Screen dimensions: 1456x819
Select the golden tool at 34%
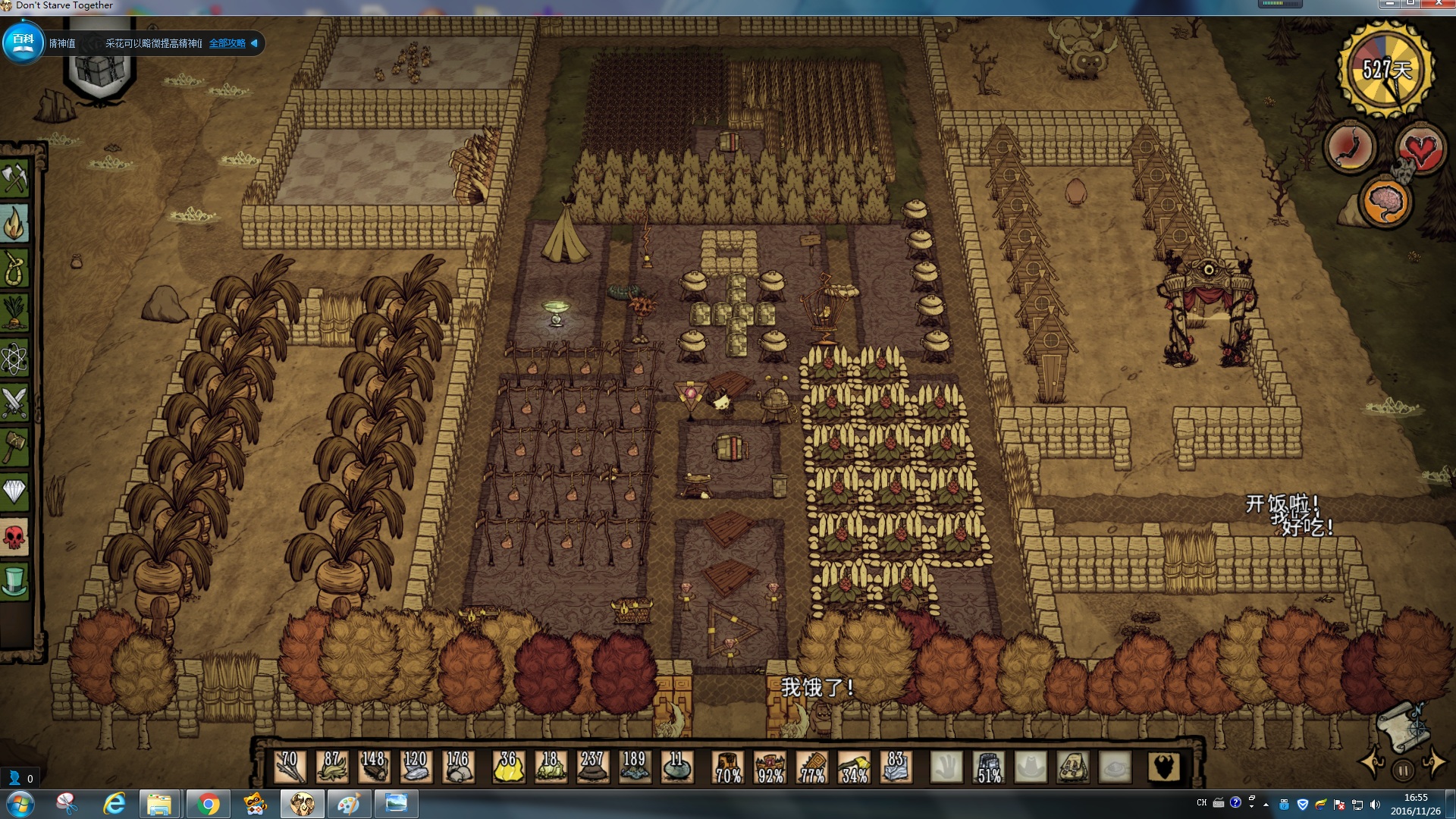pos(855,767)
